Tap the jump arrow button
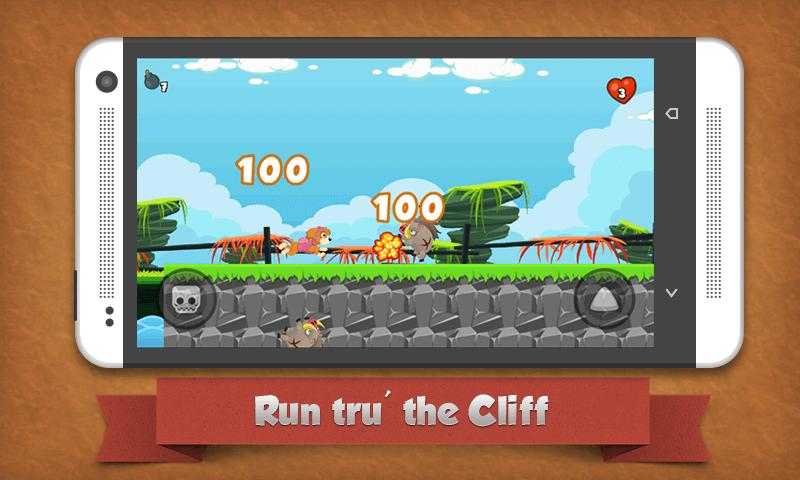800x480 pixels. click(x=603, y=297)
